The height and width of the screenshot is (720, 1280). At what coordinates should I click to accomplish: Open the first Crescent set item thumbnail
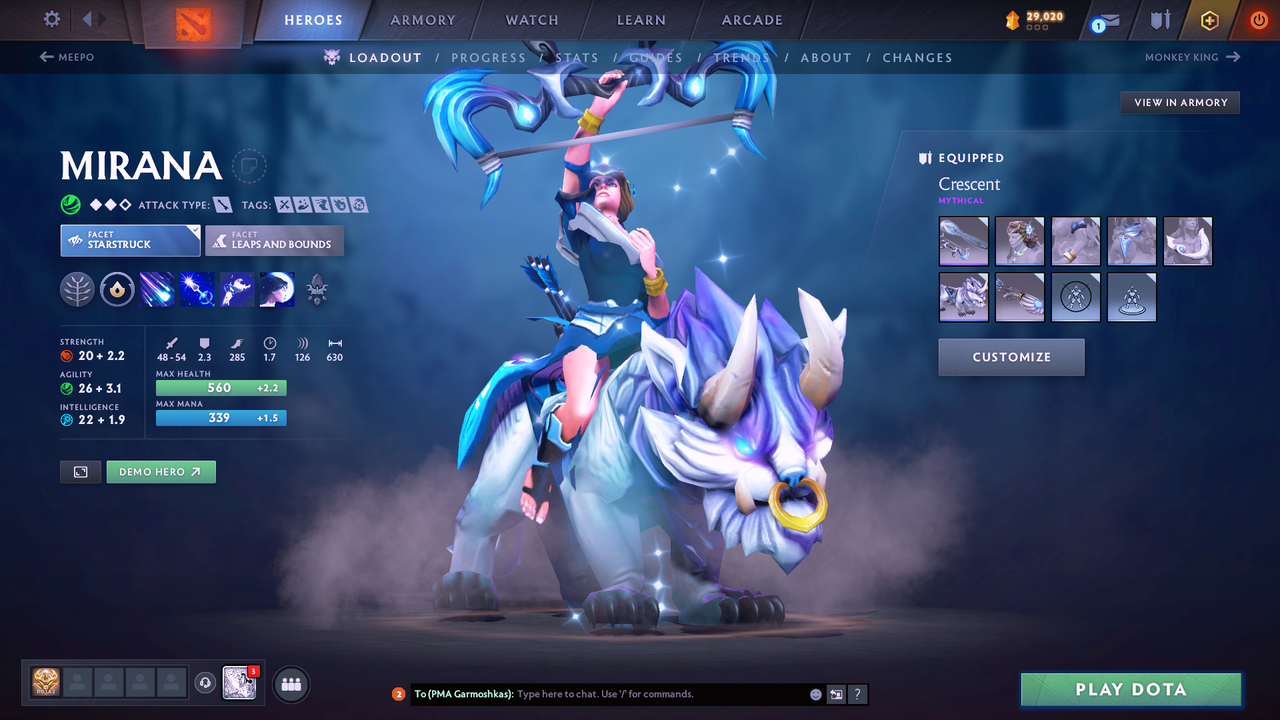click(x=963, y=240)
